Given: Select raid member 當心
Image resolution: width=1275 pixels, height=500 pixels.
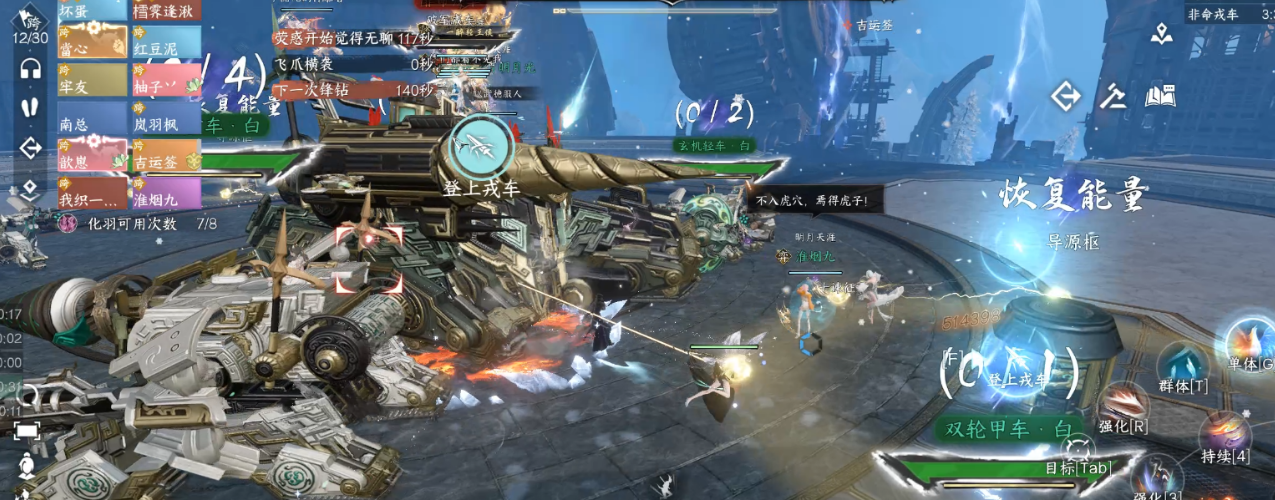Looking at the screenshot, I should tap(92, 45).
